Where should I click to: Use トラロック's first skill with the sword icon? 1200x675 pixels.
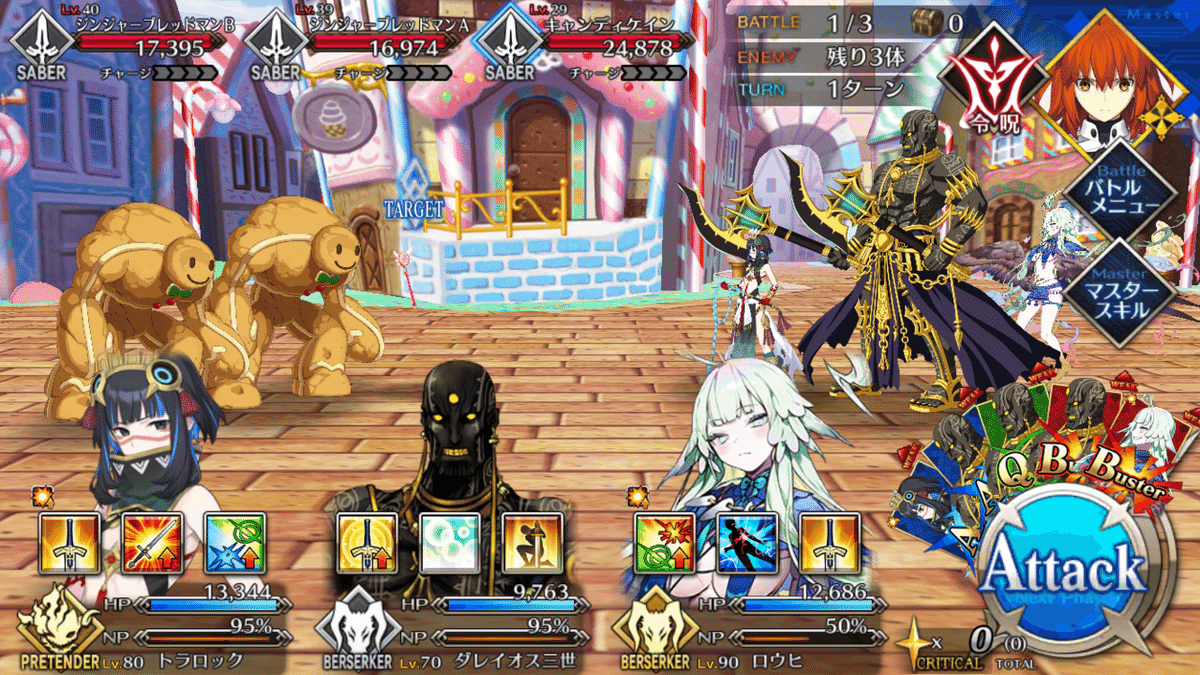[69, 544]
